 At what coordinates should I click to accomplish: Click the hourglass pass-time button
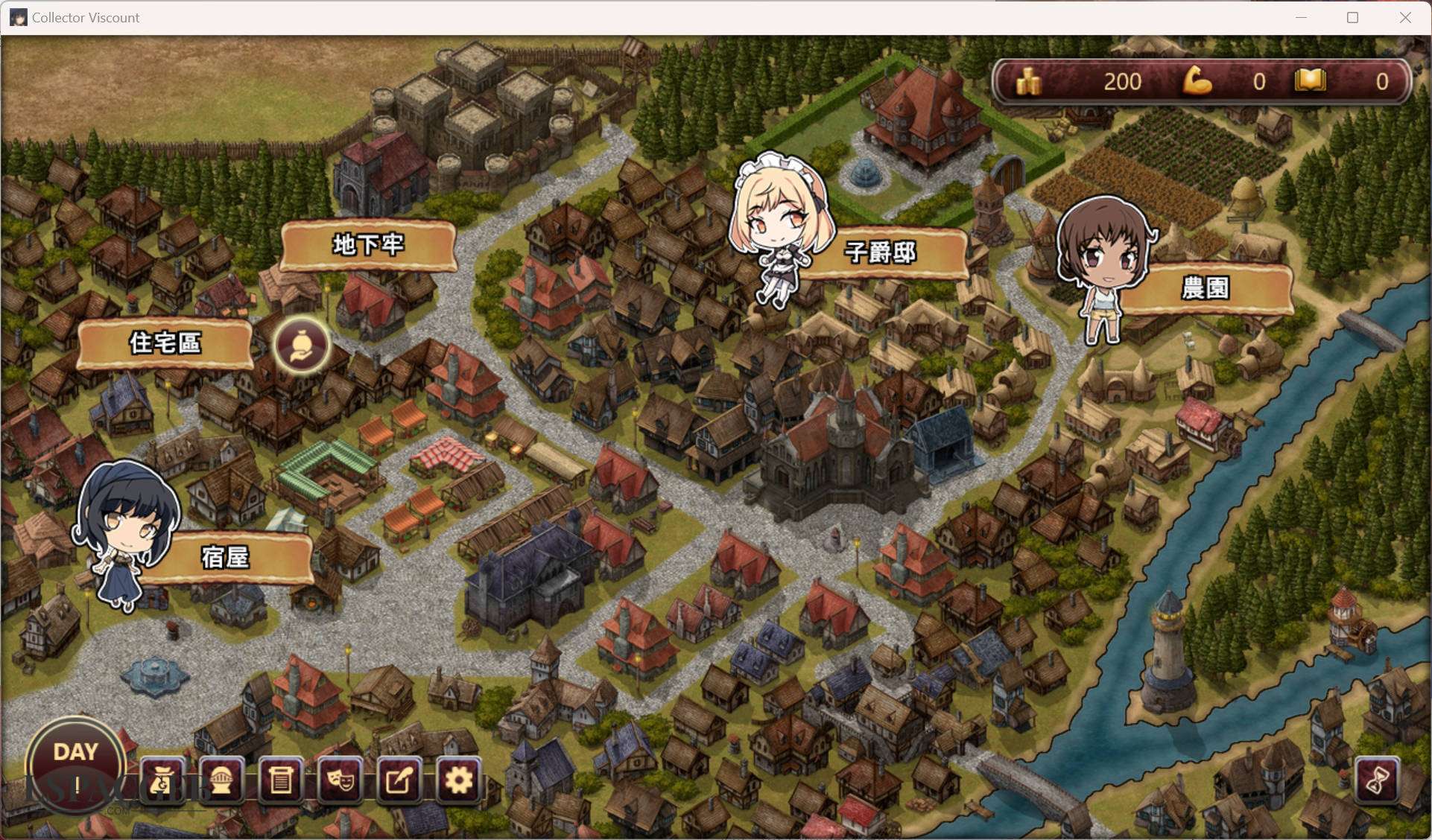pos(1376,780)
